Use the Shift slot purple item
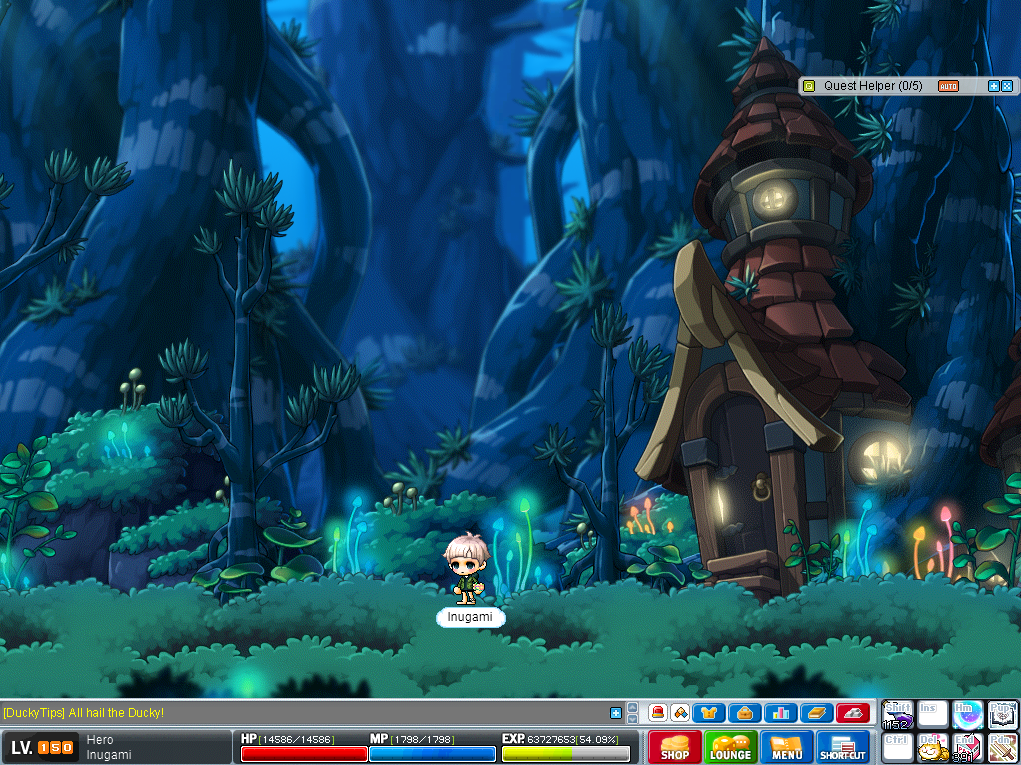This screenshot has height=765, width=1021. pyautogui.click(x=897, y=715)
